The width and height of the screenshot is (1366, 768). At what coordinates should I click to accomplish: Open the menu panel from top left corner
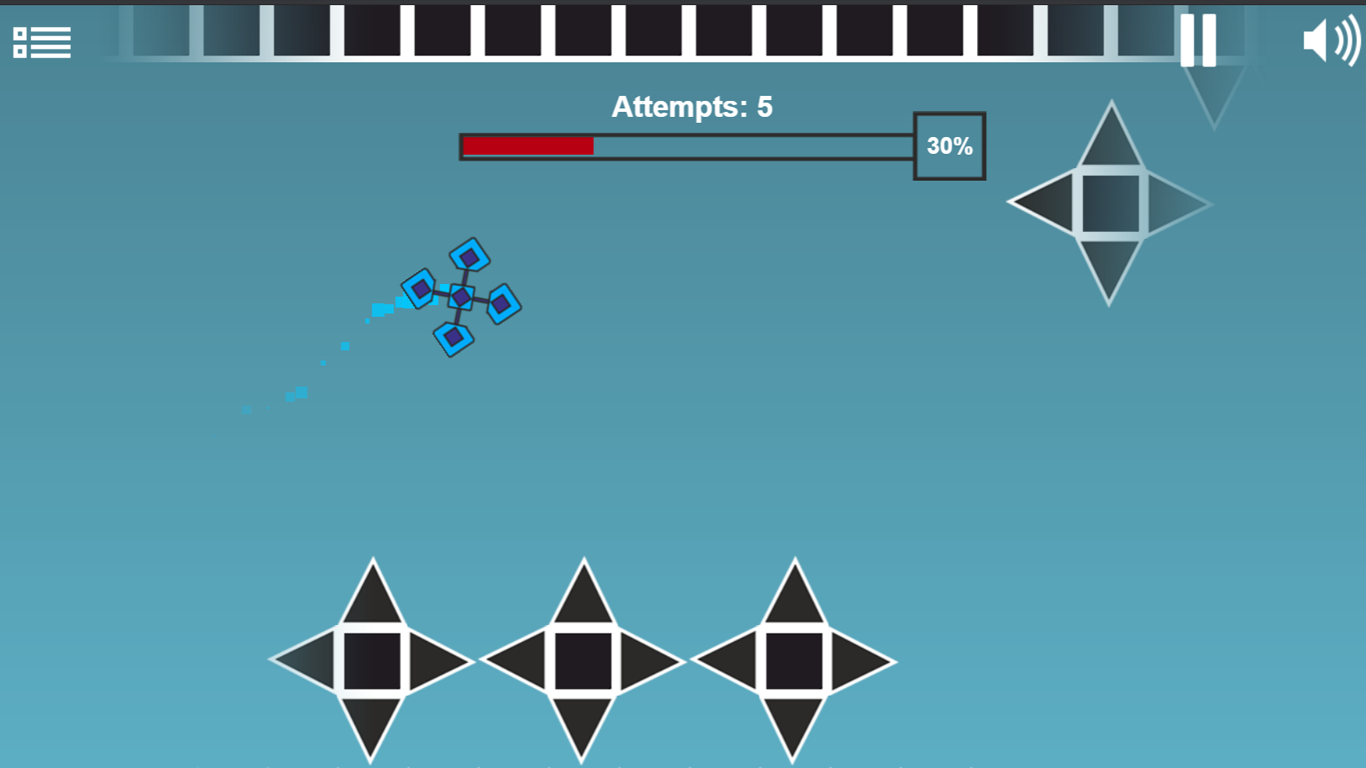pos(43,42)
